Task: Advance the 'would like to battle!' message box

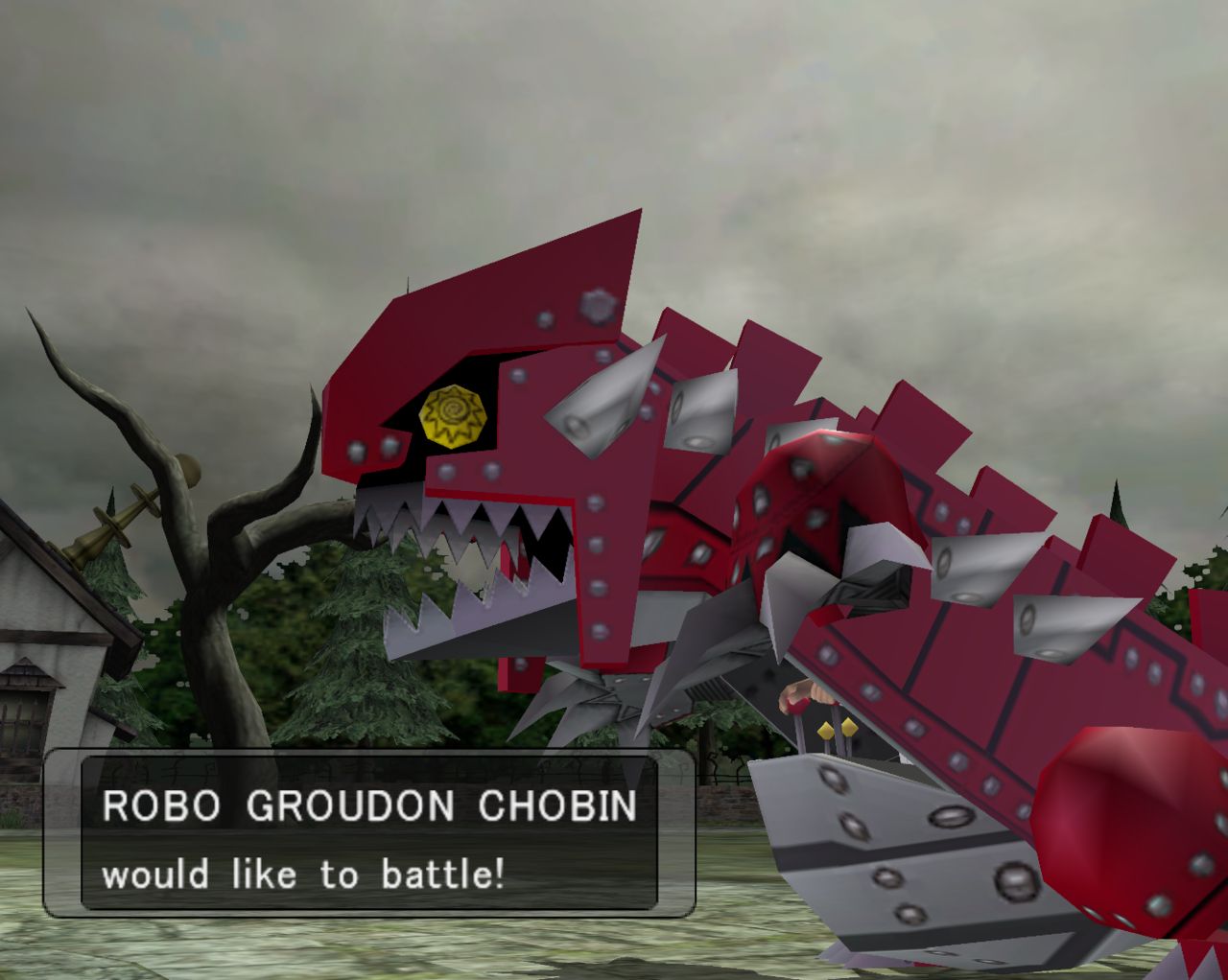Action: tap(369, 832)
